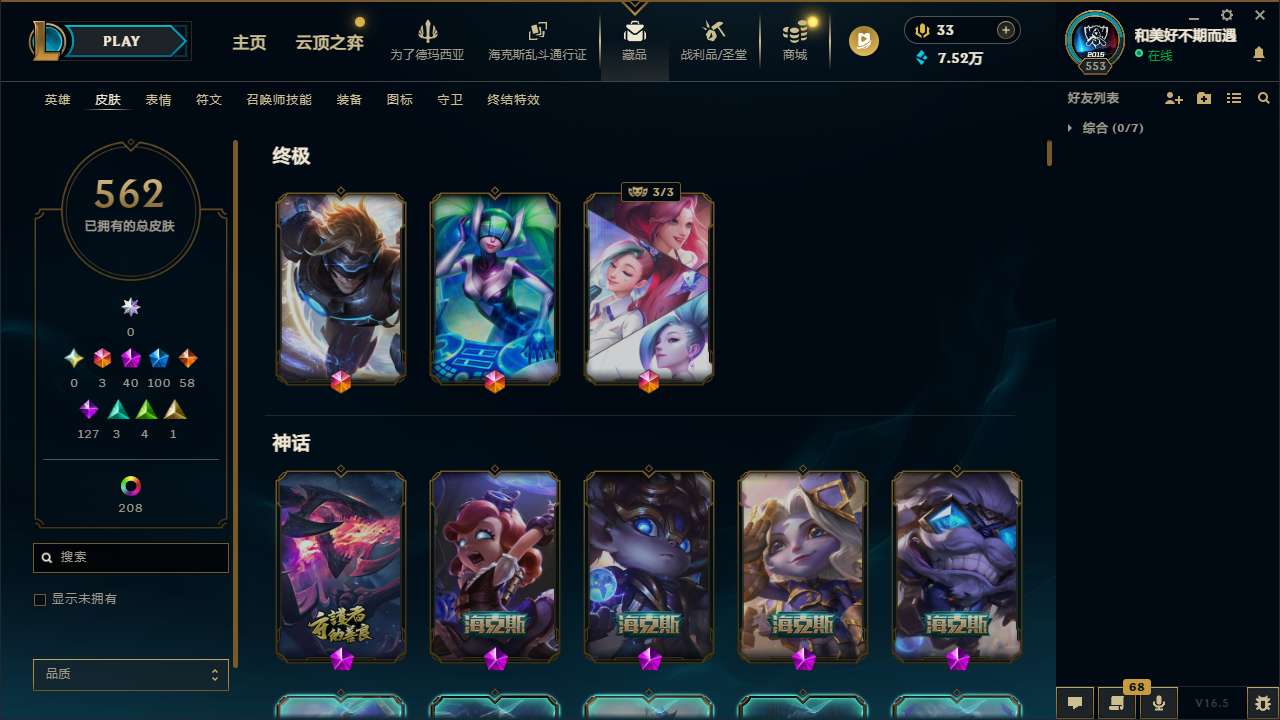
Task: Toggle the notification bell near profile
Action: click(x=1259, y=53)
